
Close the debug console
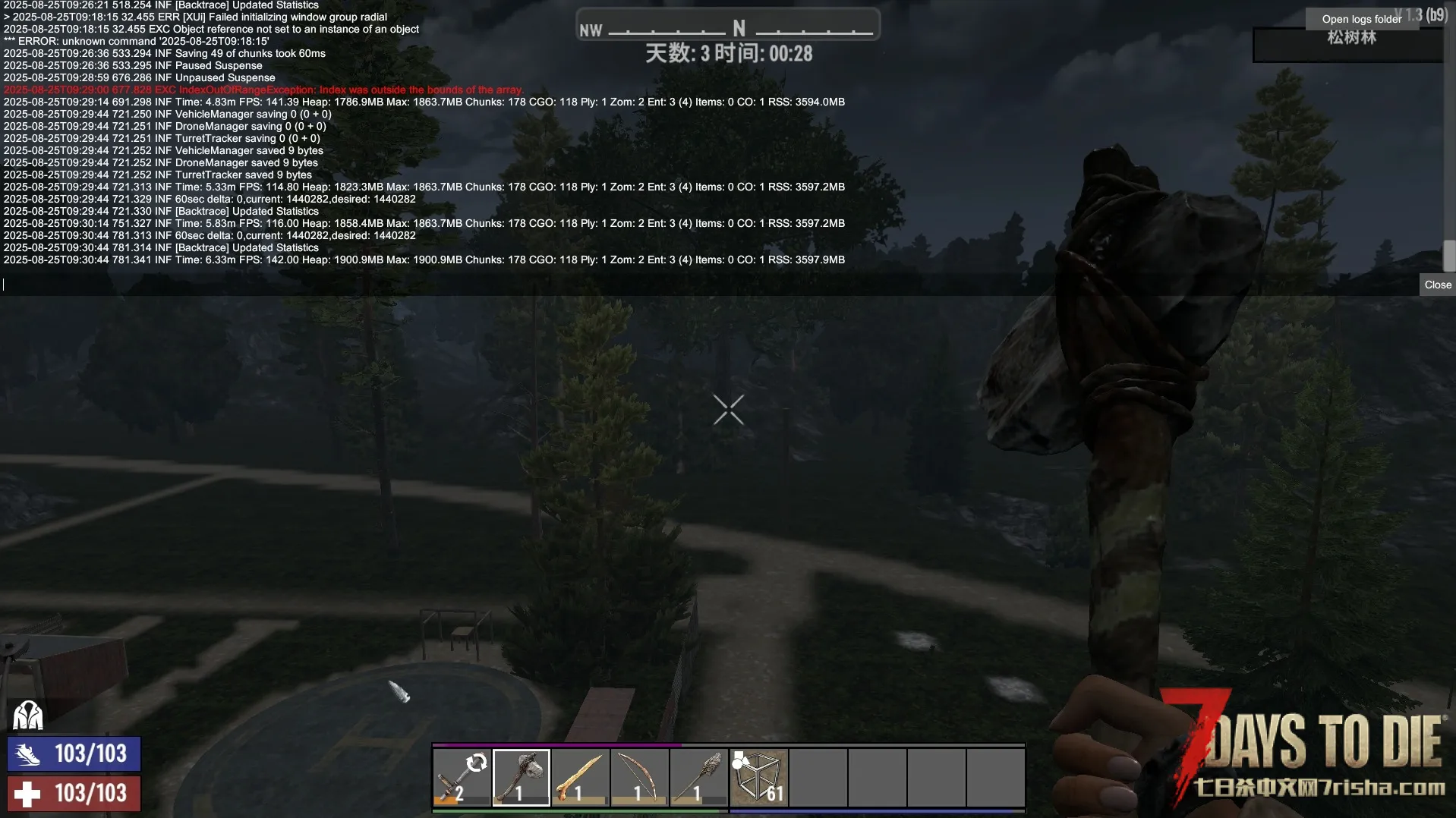tap(1437, 285)
